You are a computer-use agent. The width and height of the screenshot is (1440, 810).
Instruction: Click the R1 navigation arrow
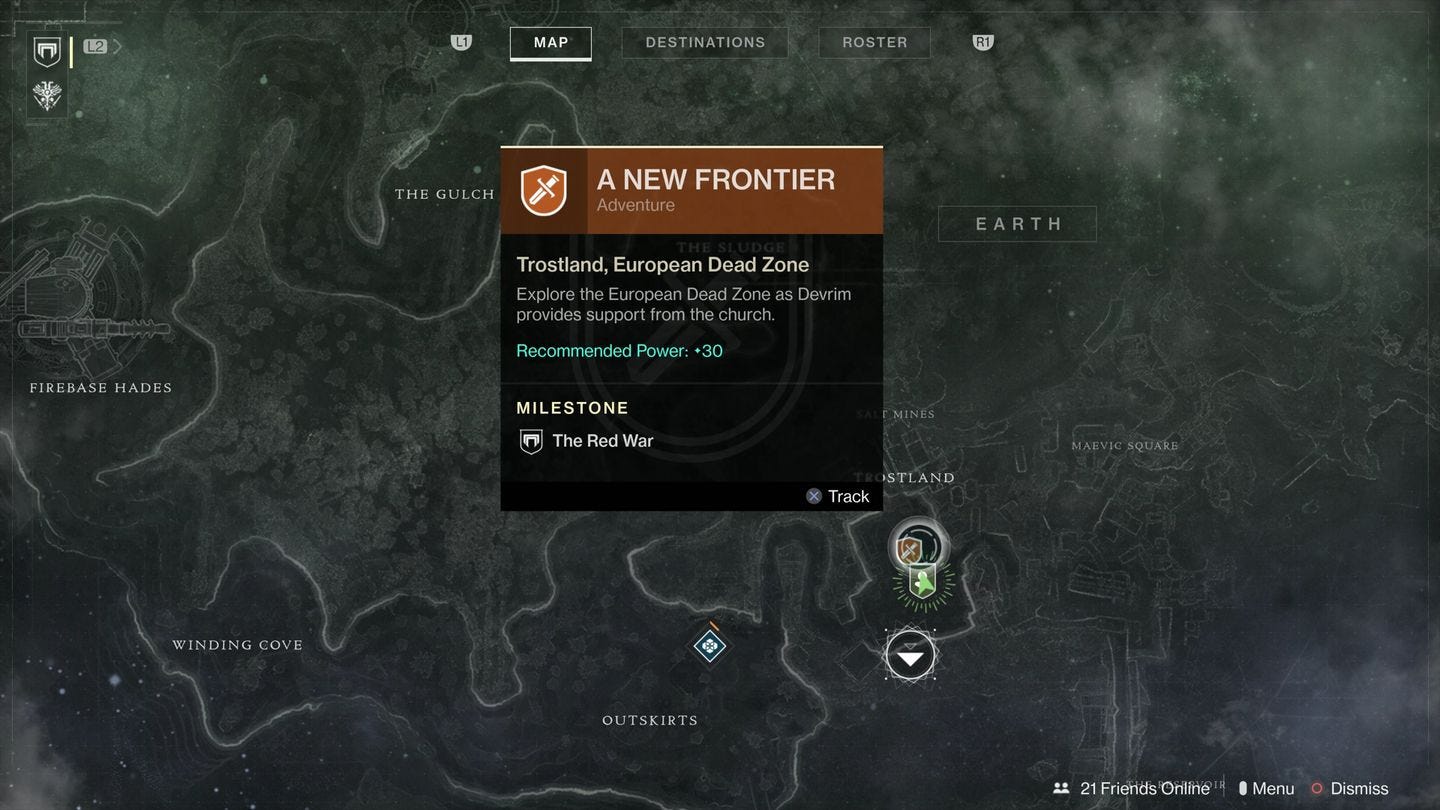point(981,42)
